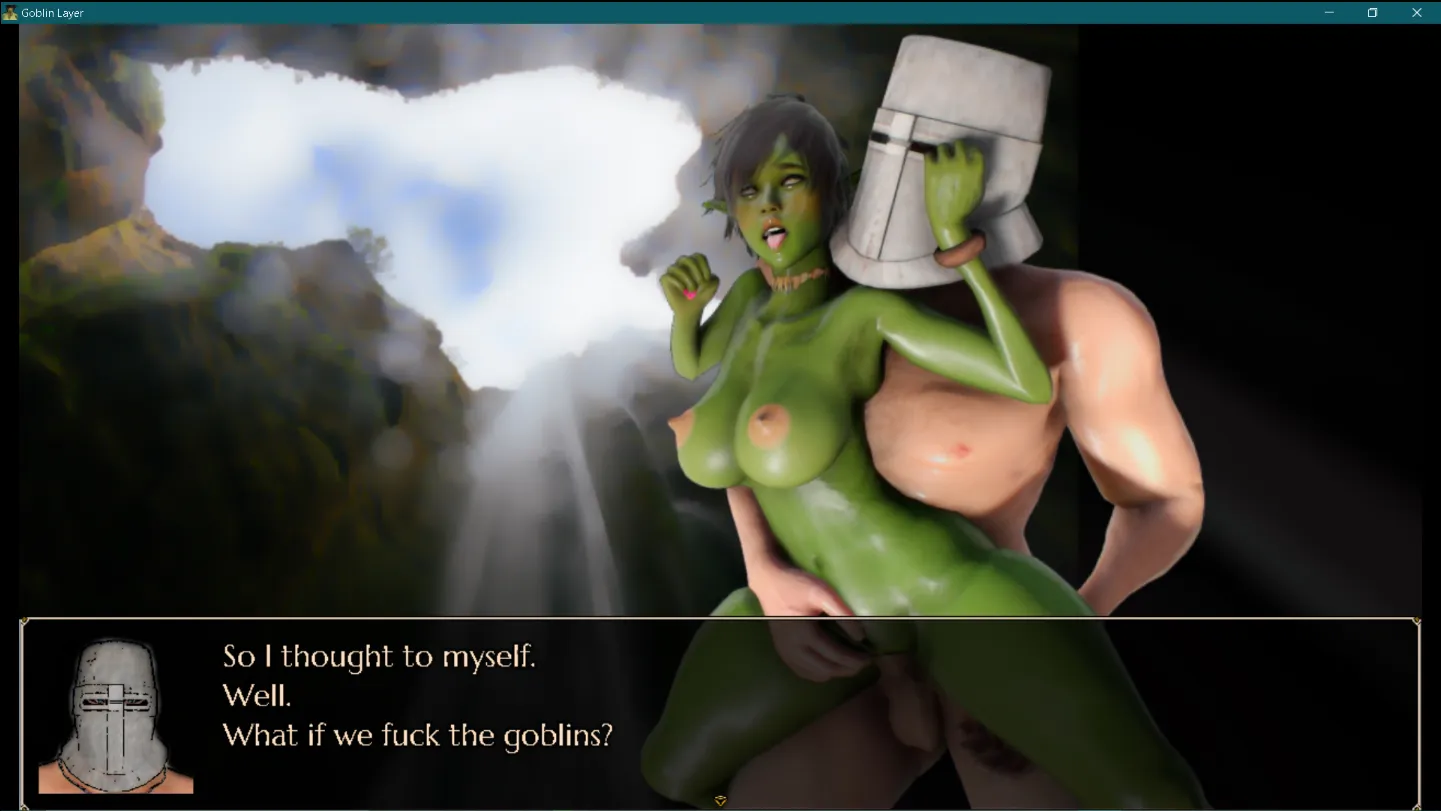Viewport: 1441px width, 811px height.
Task: Minimize the Goblin Layer window
Action: (1329, 13)
